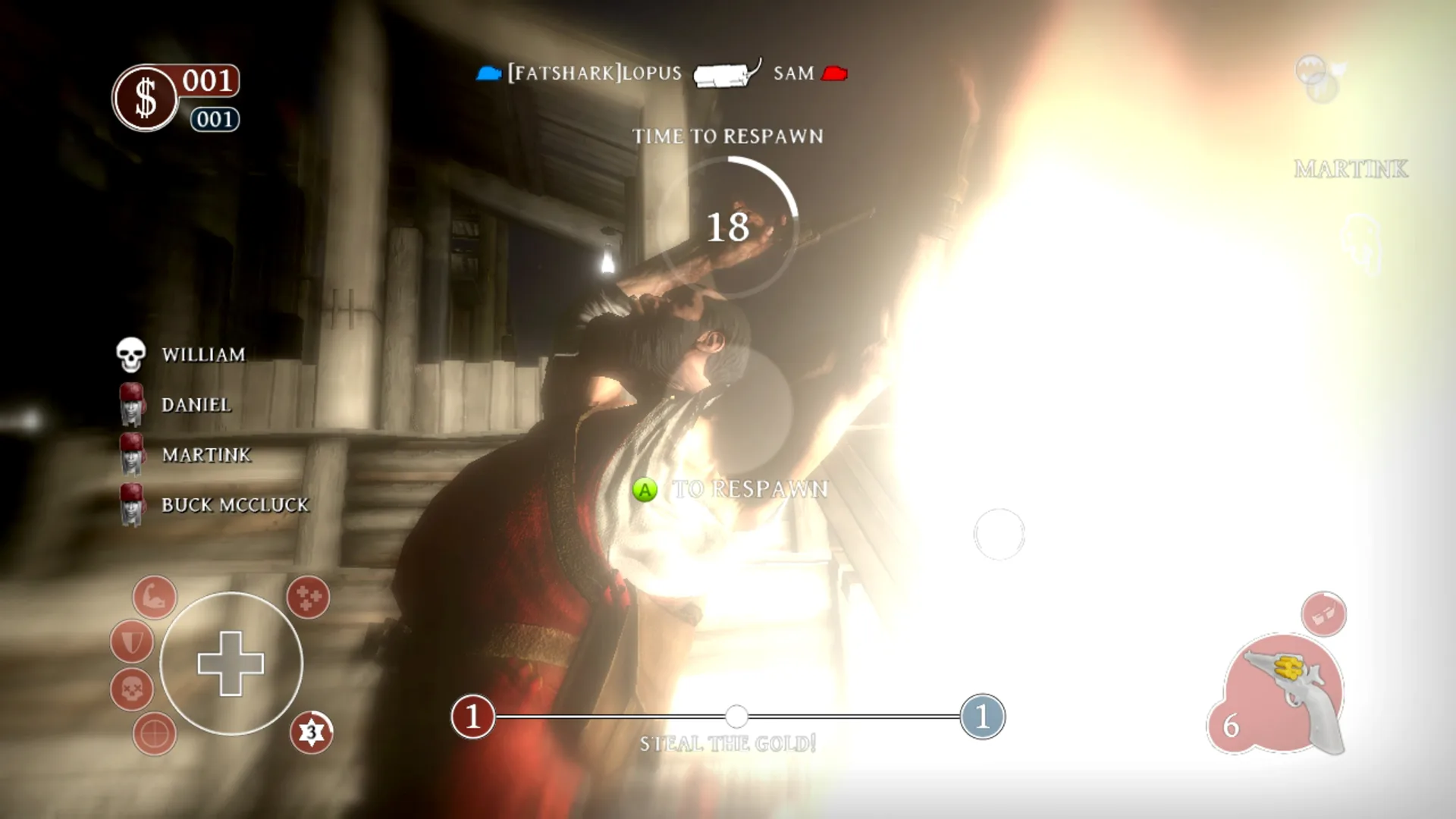1456x819 pixels.
Task: Tap the crosshair aim icon
Action: pyautogui.click(x=155, y=733)
